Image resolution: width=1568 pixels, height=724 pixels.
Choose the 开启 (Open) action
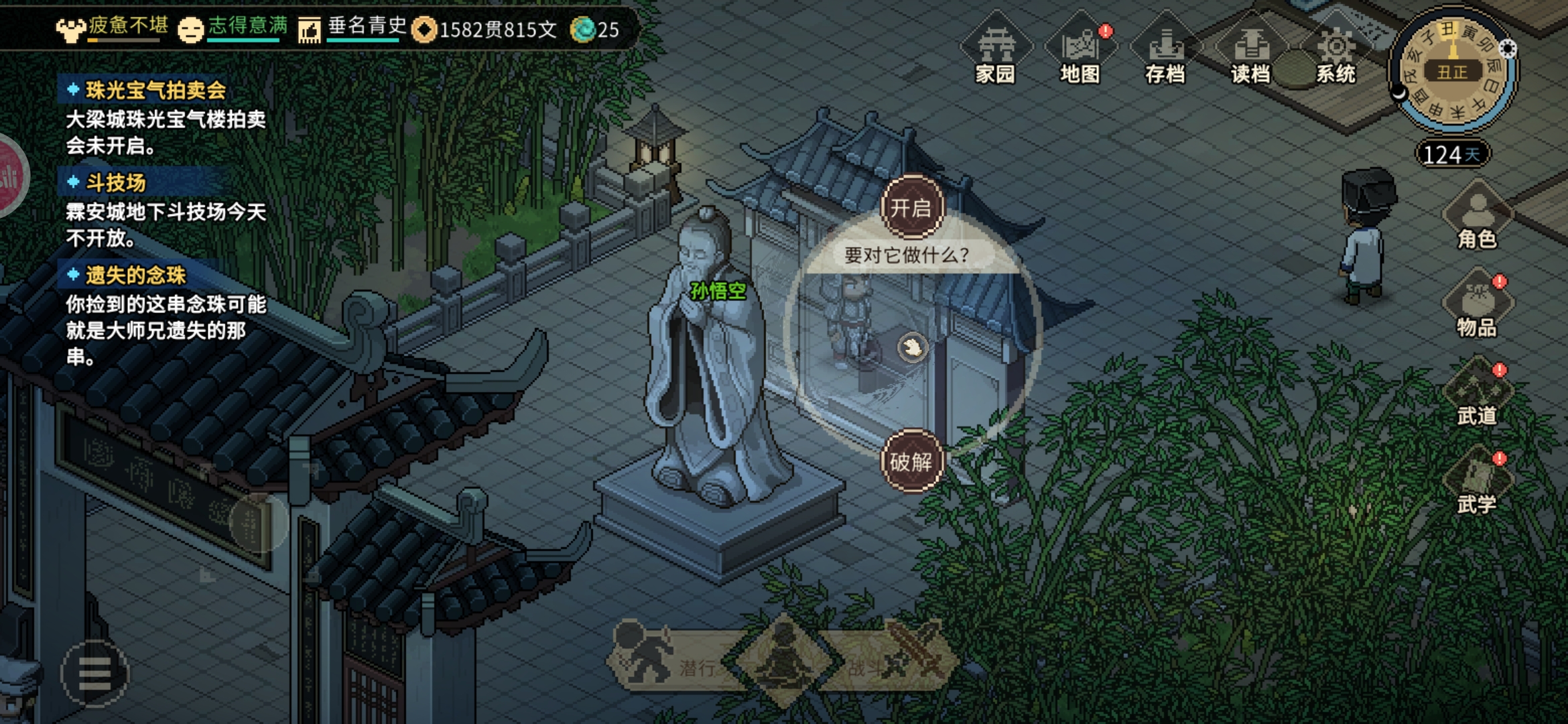point(911,208)
